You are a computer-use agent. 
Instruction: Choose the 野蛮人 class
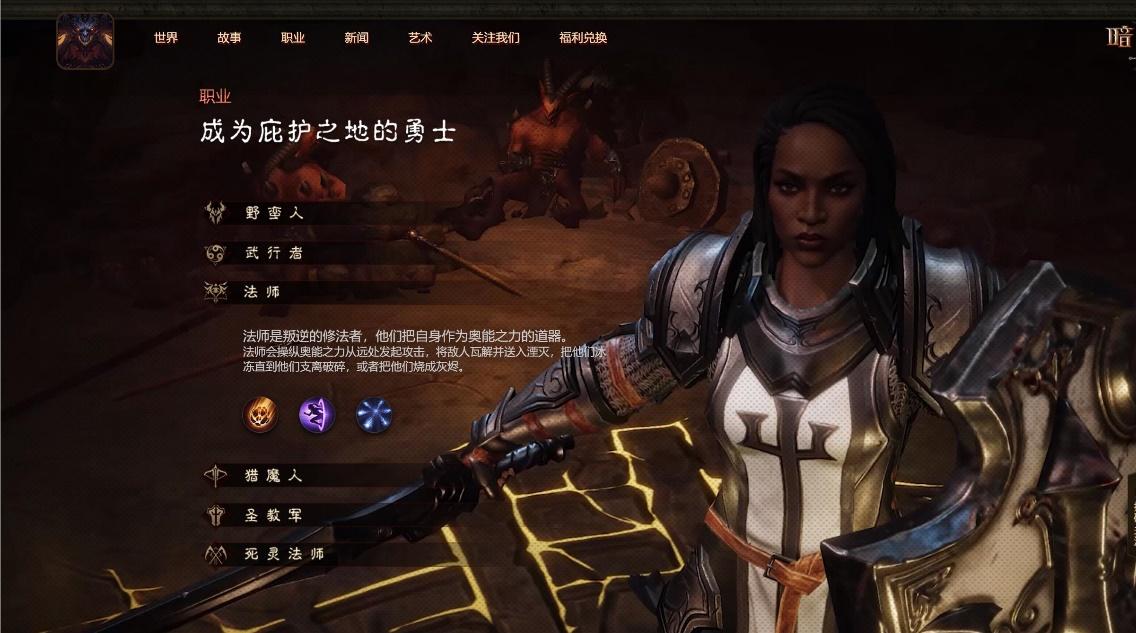coord(272,213)
